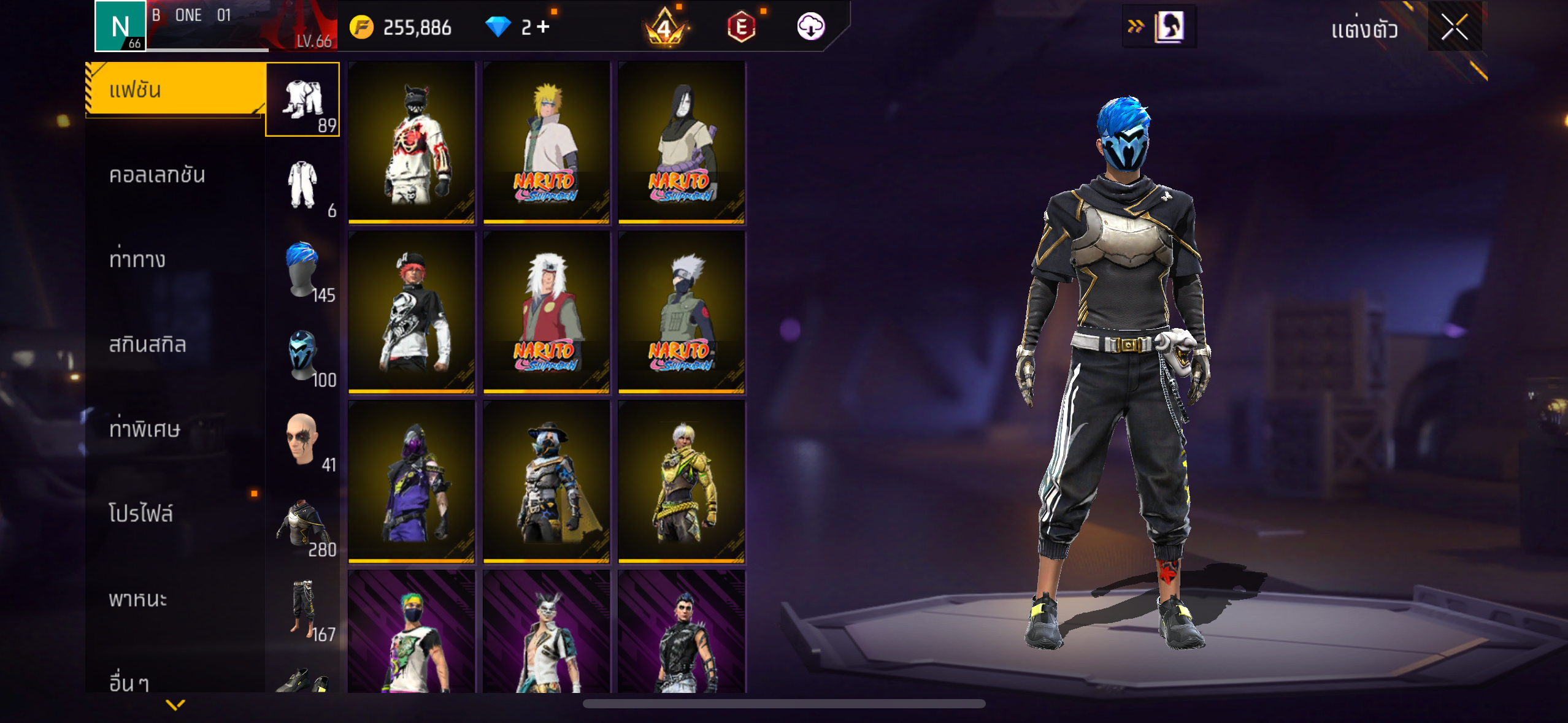Open the face paint category (41)
1568x723 pixels.
tap(302, 439)
